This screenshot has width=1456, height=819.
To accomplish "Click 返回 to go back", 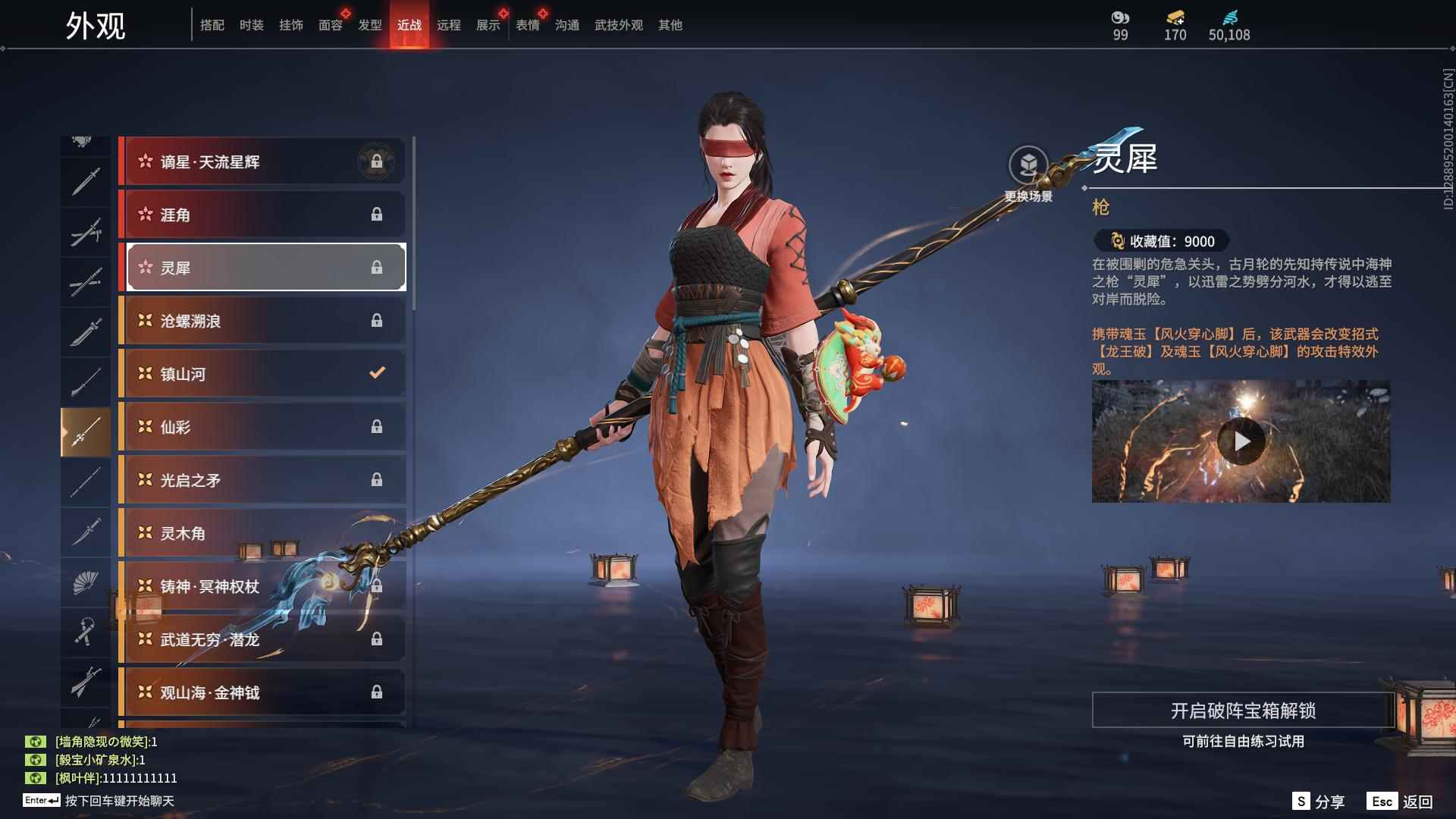I will click(1401, 802).
